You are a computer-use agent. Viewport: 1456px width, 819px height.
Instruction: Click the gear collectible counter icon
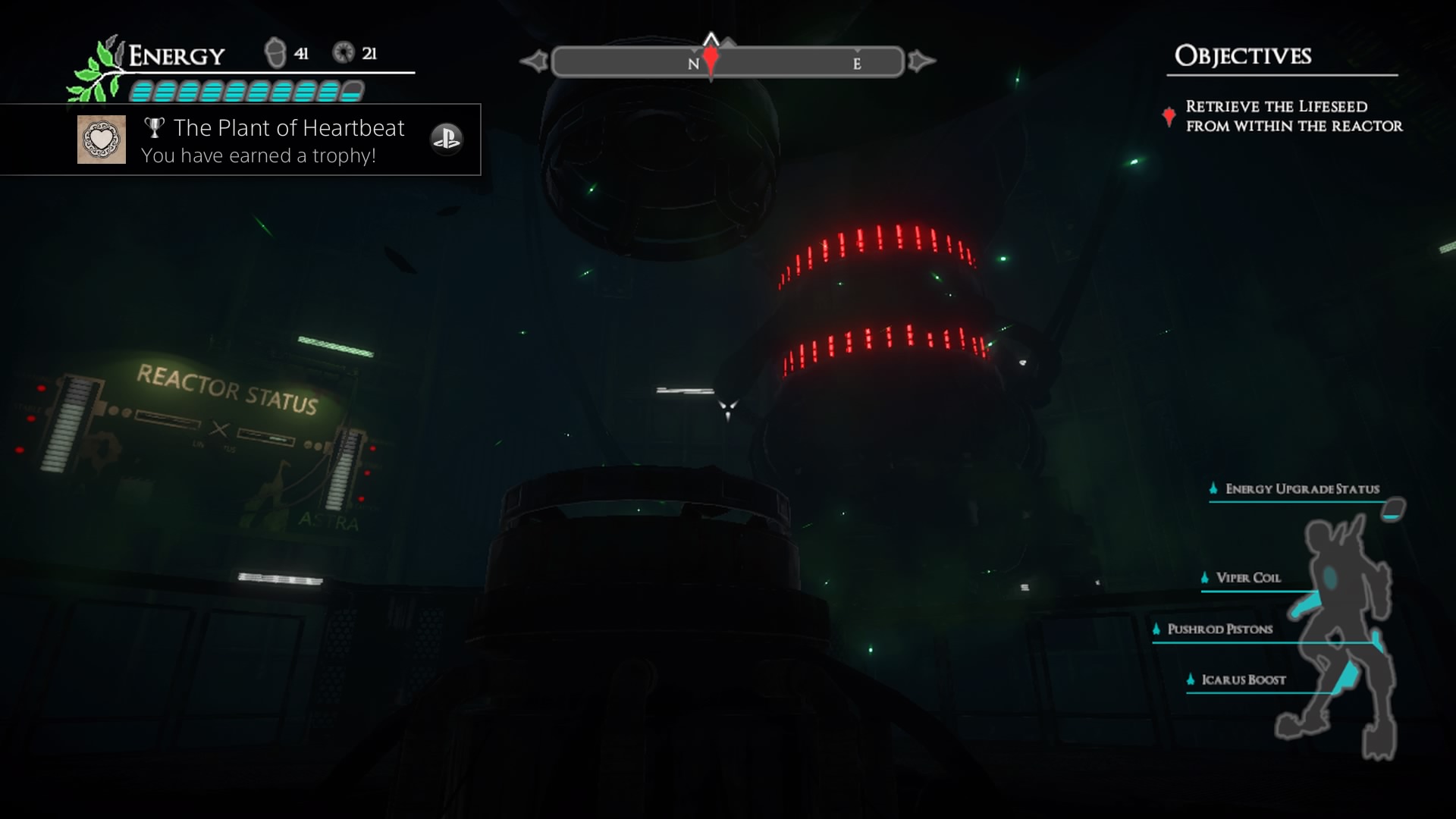[344, 53]
